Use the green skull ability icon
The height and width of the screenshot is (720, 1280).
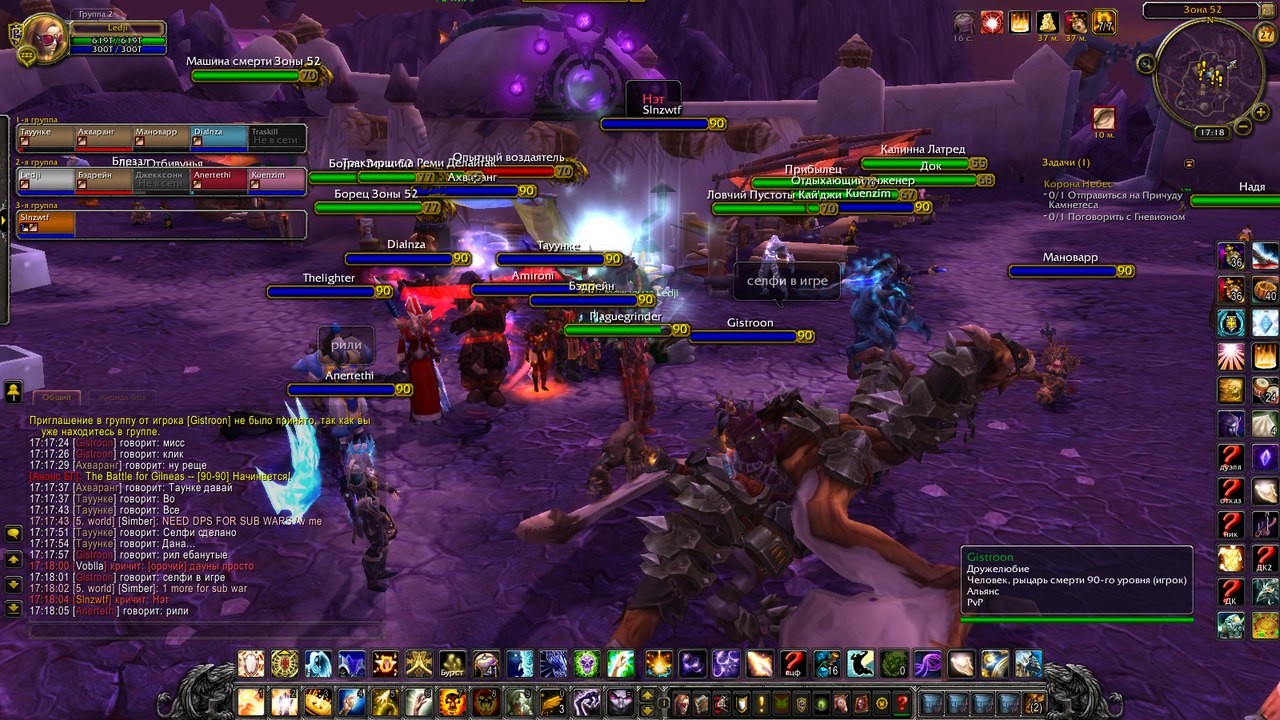[587, 663]
